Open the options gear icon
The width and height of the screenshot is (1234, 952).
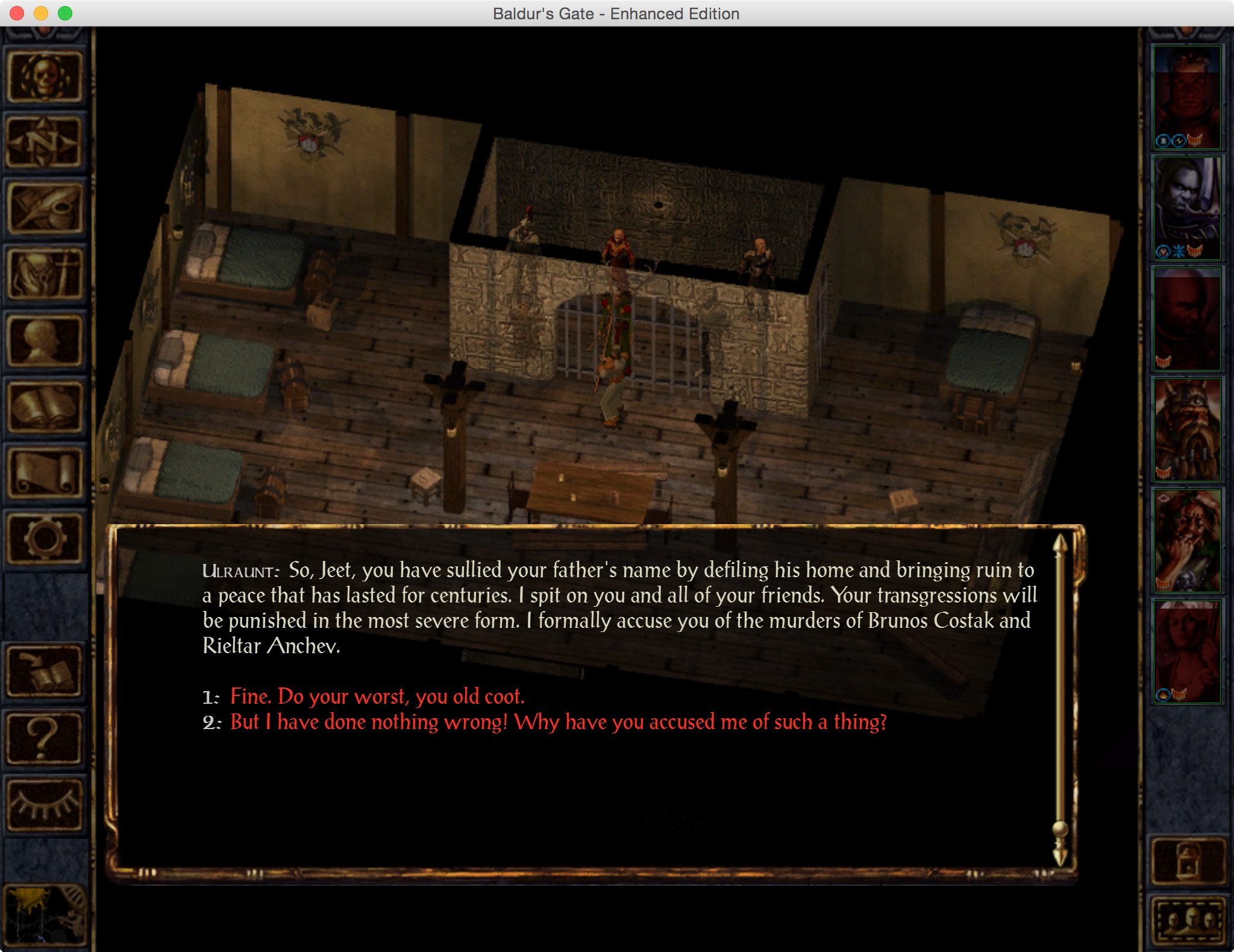point(44,539)
